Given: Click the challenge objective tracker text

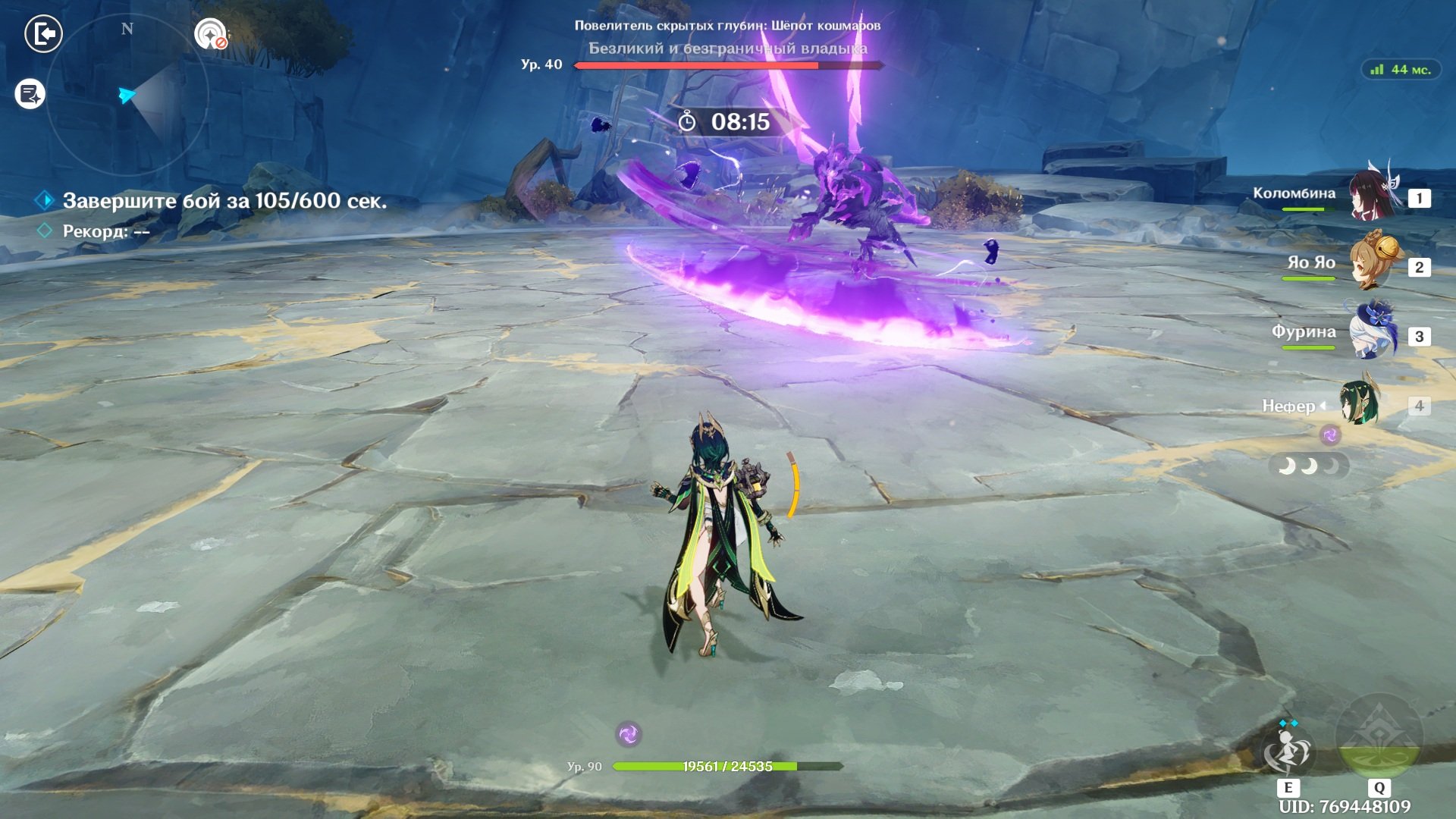Looking at the screenshot, I should (x=224, y=201).
